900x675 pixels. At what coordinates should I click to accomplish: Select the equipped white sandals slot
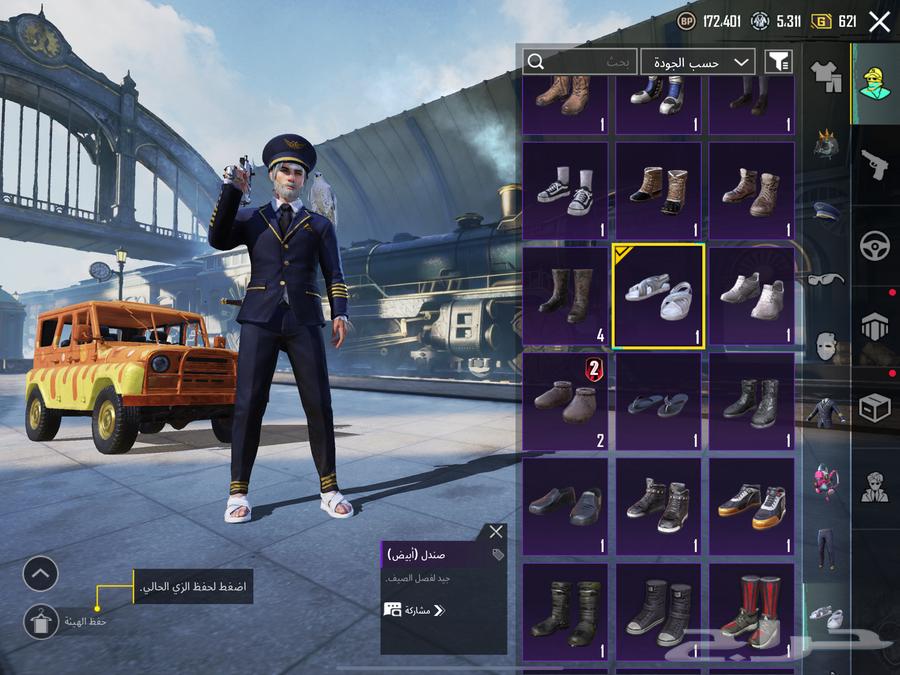coord(658,297)
